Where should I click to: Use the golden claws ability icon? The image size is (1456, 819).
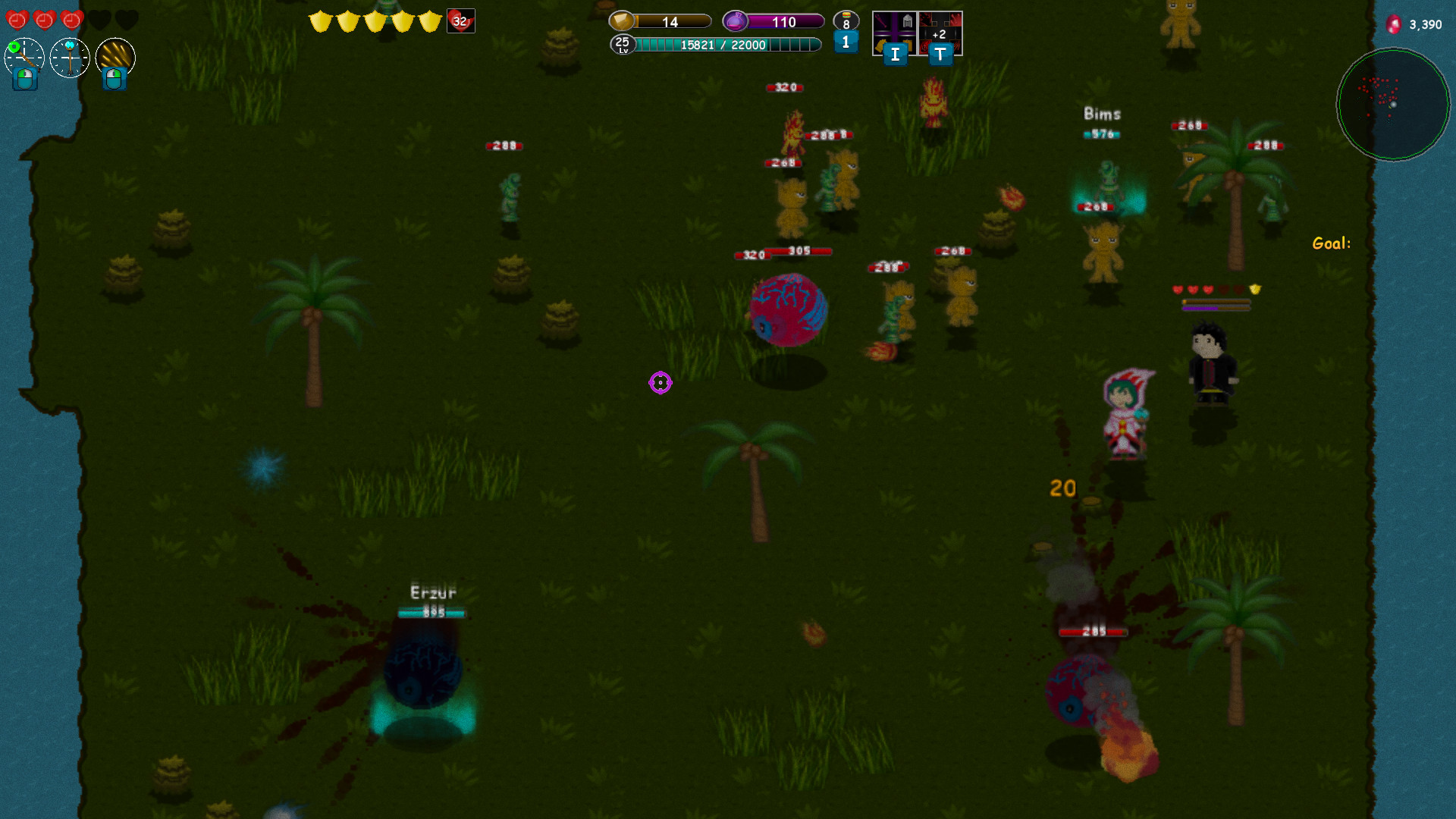point(115,56)
